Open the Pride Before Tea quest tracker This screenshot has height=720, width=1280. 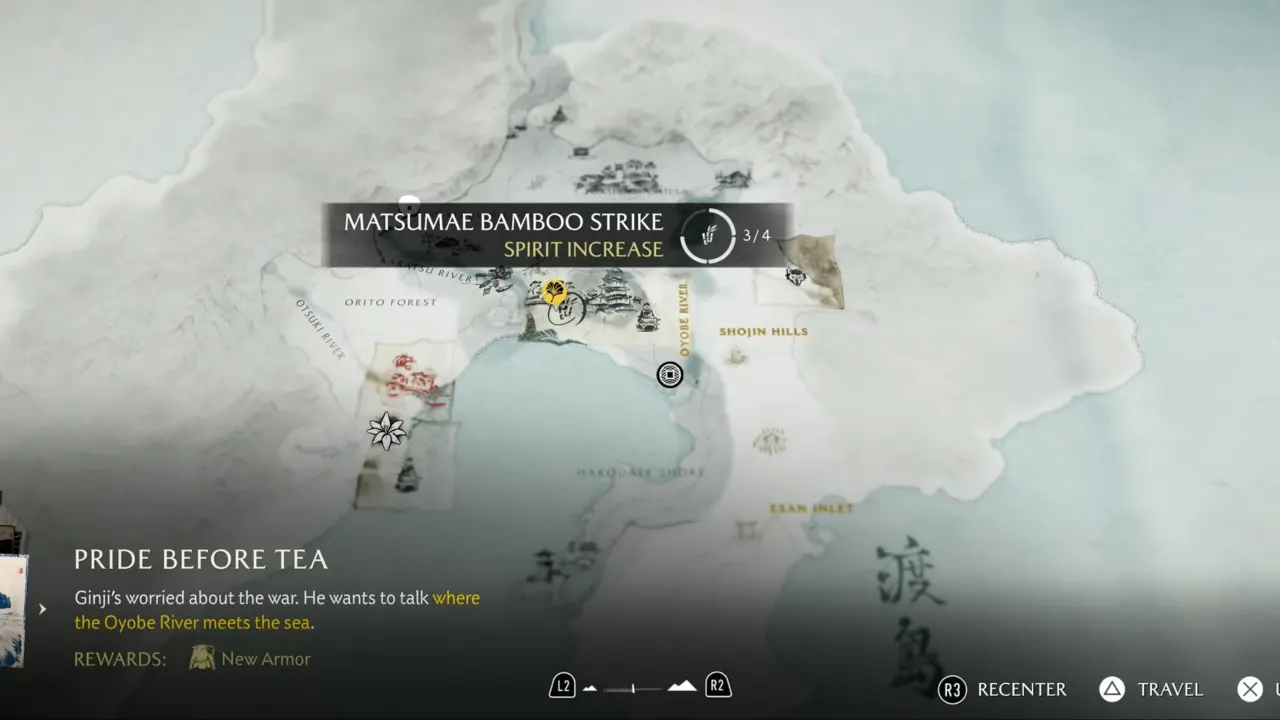tap(201, 559)
